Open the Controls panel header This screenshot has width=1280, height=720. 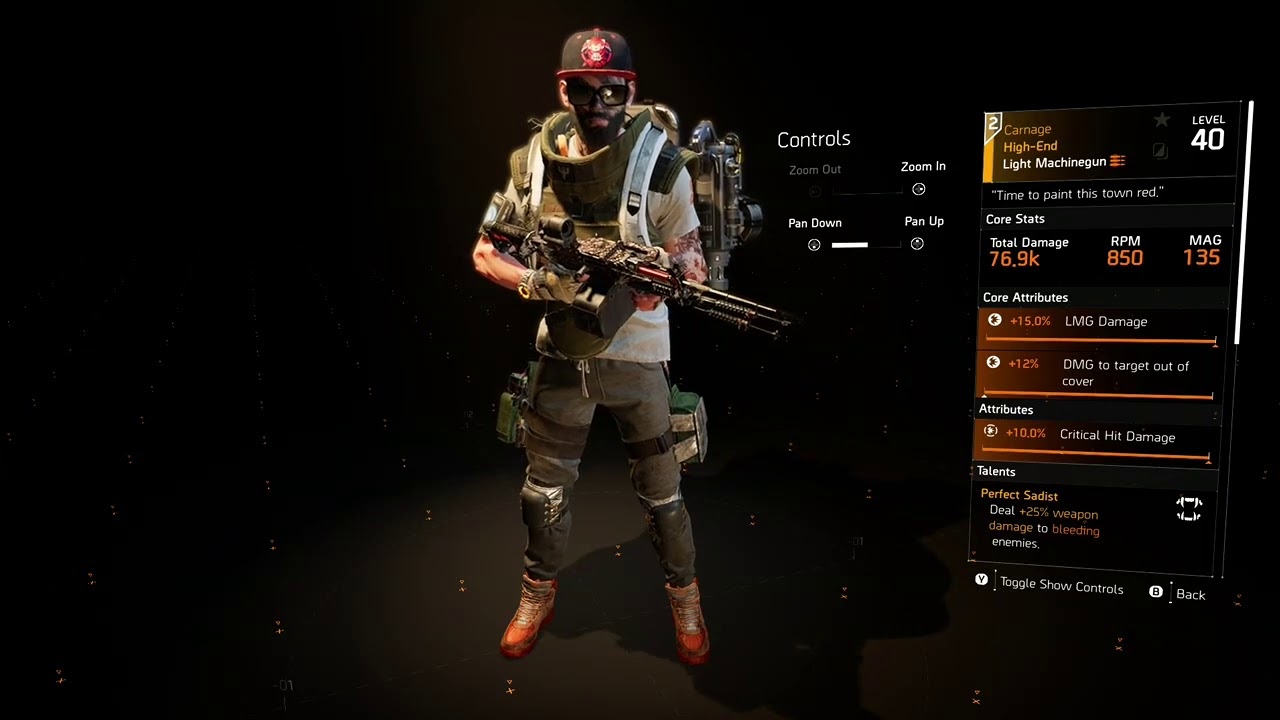[x=813, y=139]
